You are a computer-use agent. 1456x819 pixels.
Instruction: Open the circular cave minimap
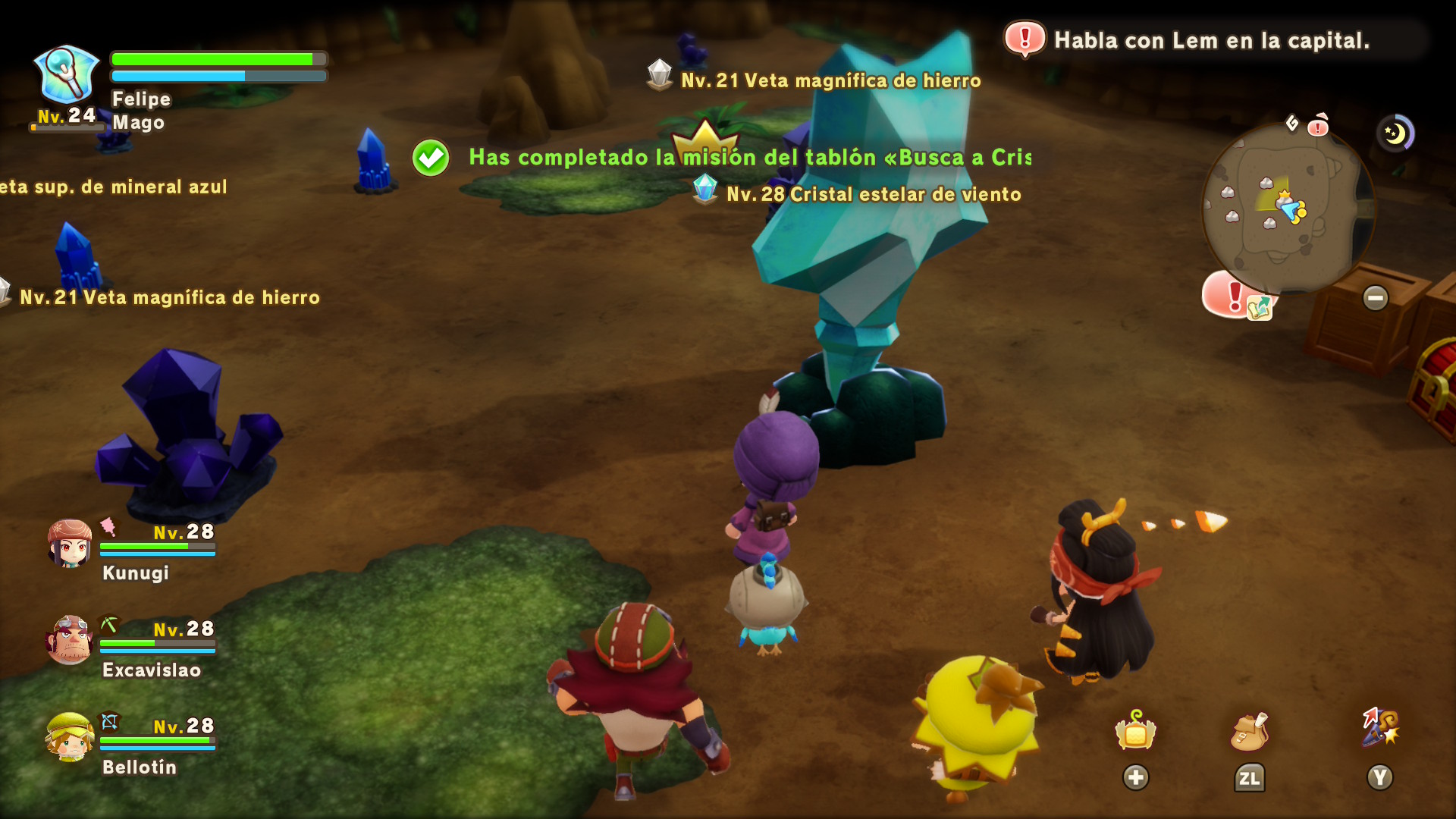(1286, 208)
